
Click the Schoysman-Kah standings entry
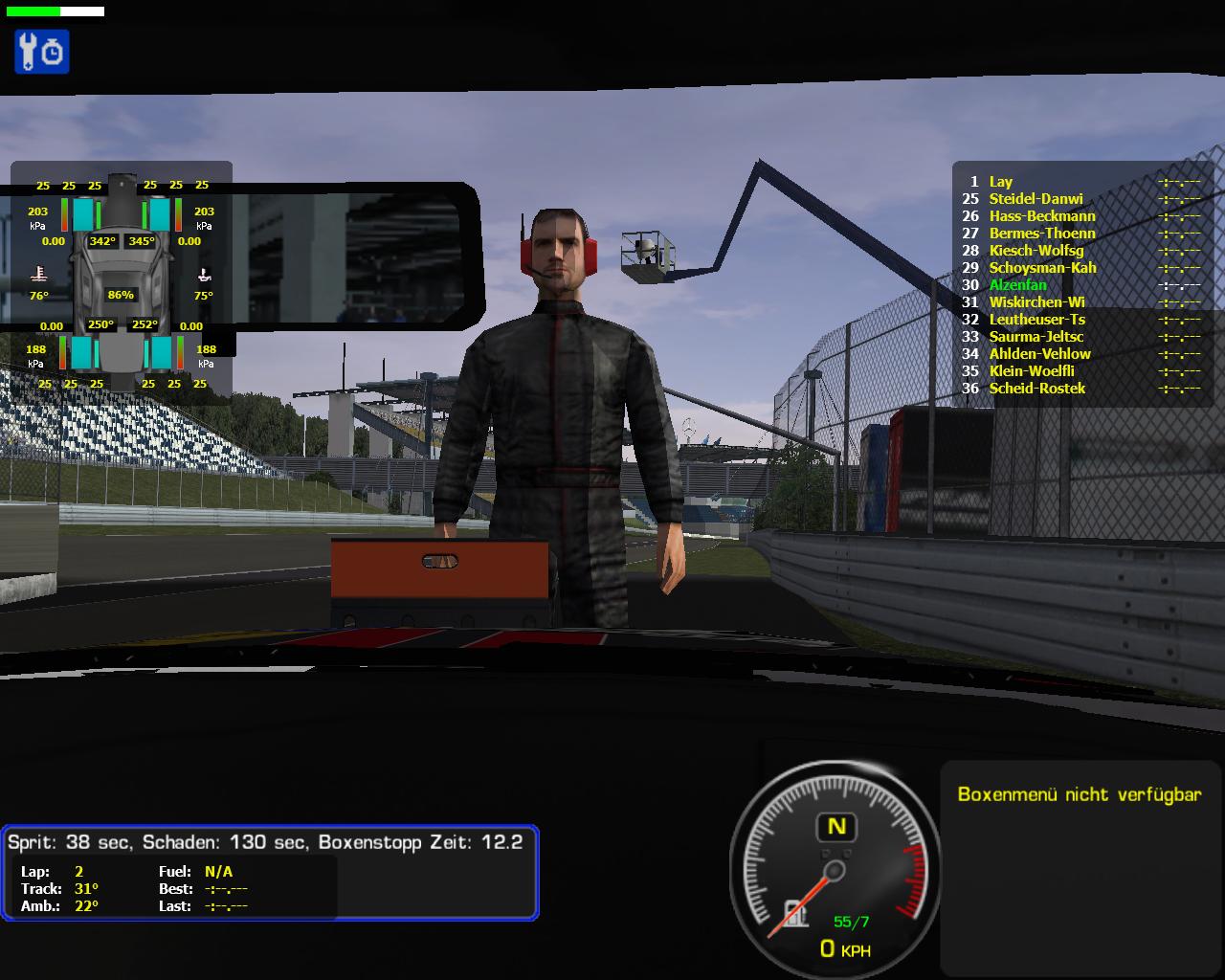coord(1042,268)
